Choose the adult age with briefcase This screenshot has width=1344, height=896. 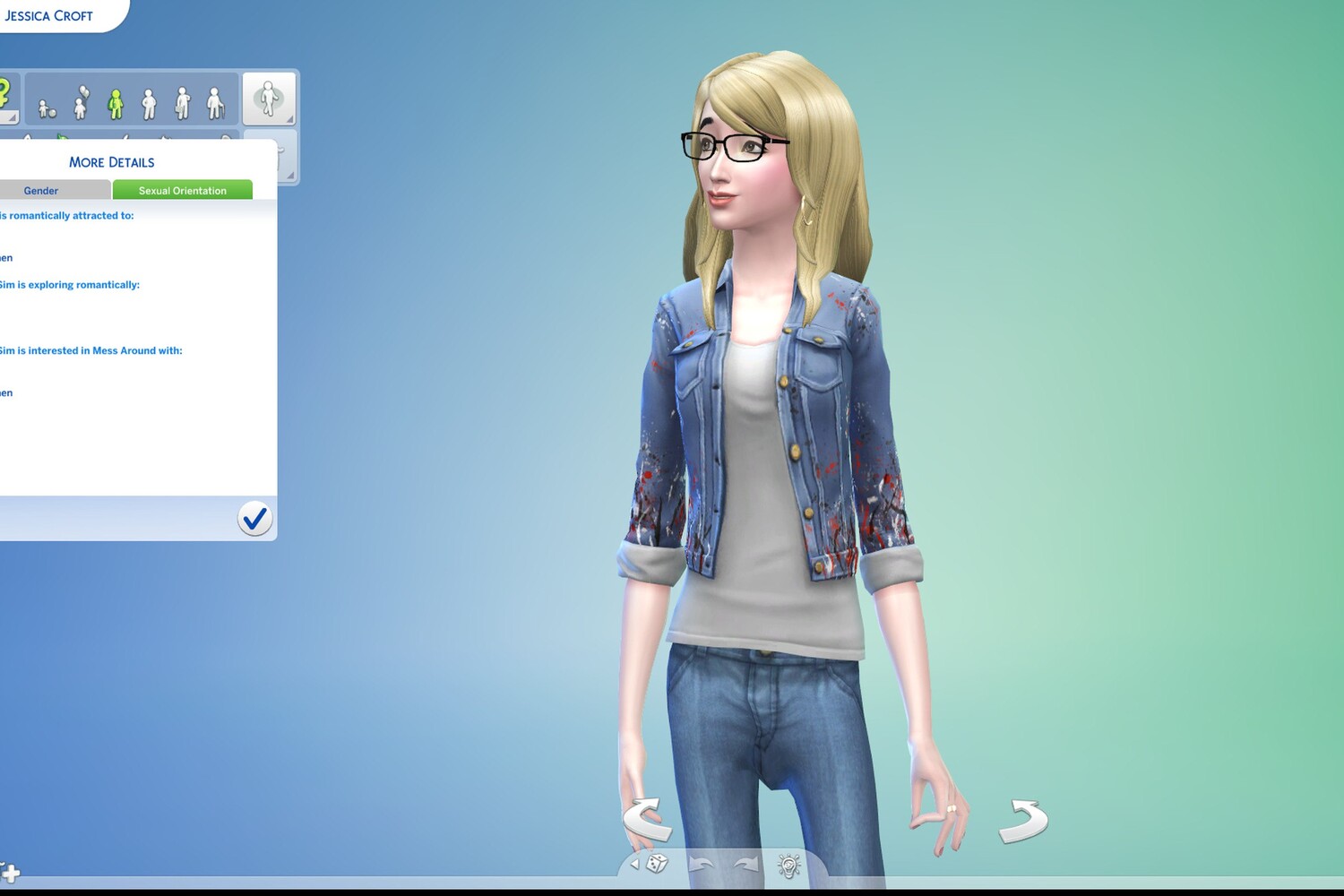pos(182,104)
